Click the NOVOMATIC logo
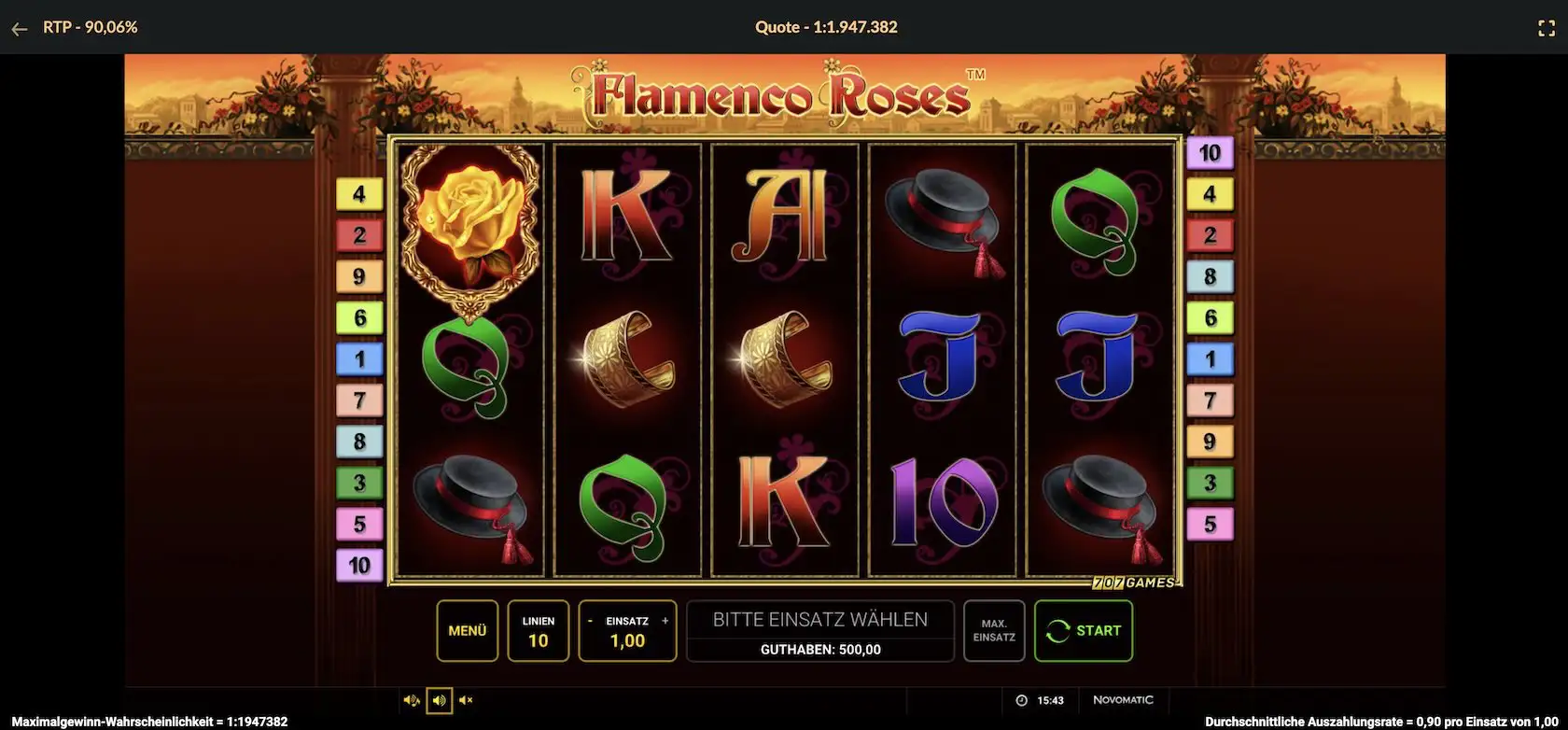This screenshot has width=1568, height=730. (1124, 699)
